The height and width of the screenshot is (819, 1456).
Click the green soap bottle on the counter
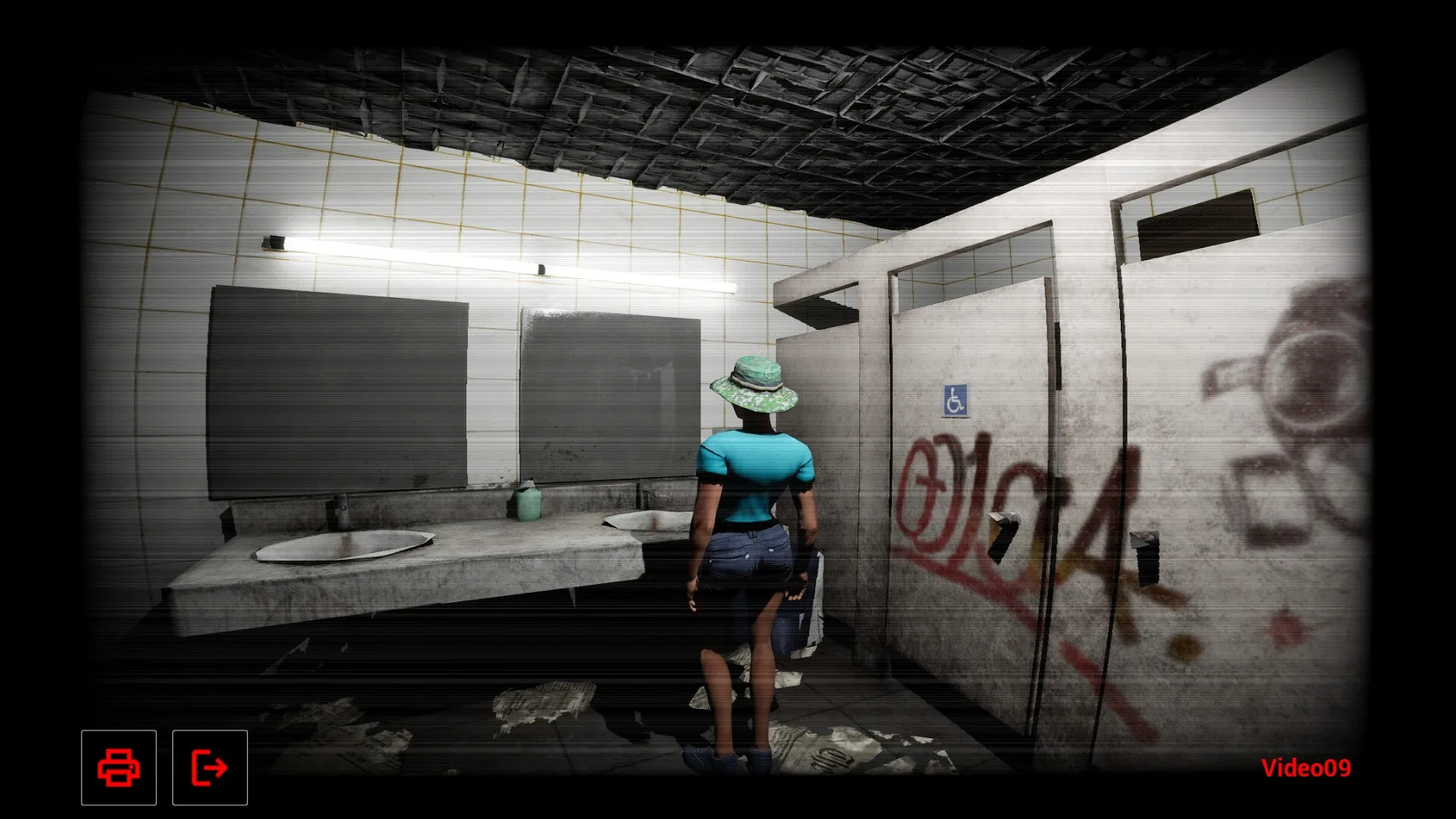pyautogui.click(x=529, y=504)
